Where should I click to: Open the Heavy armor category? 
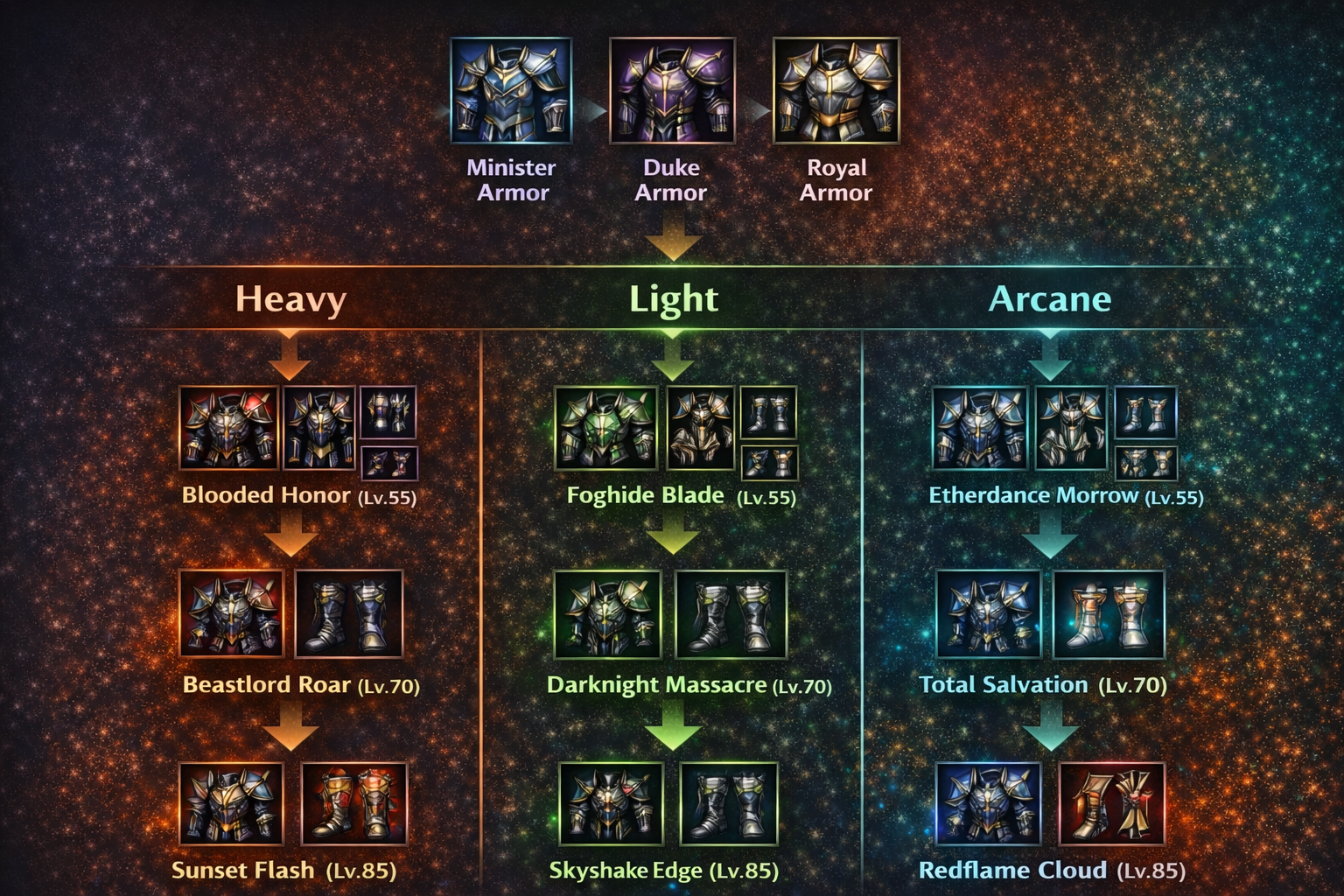[290, 299]
